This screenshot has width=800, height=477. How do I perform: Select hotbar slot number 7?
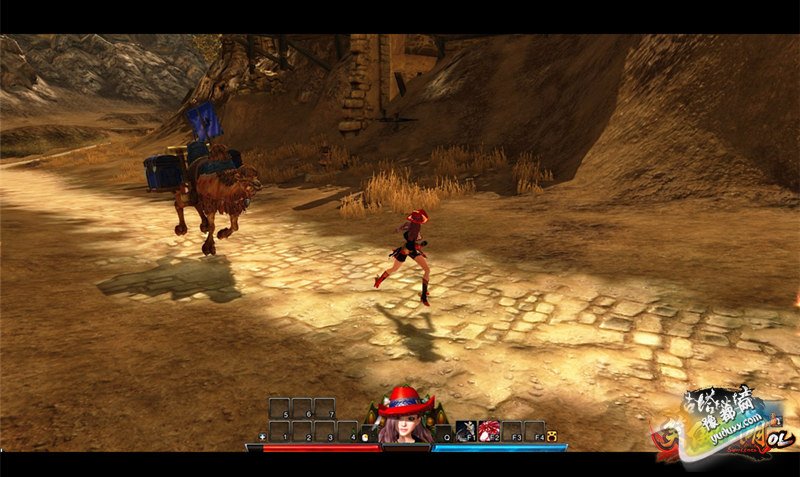[325, 408]
